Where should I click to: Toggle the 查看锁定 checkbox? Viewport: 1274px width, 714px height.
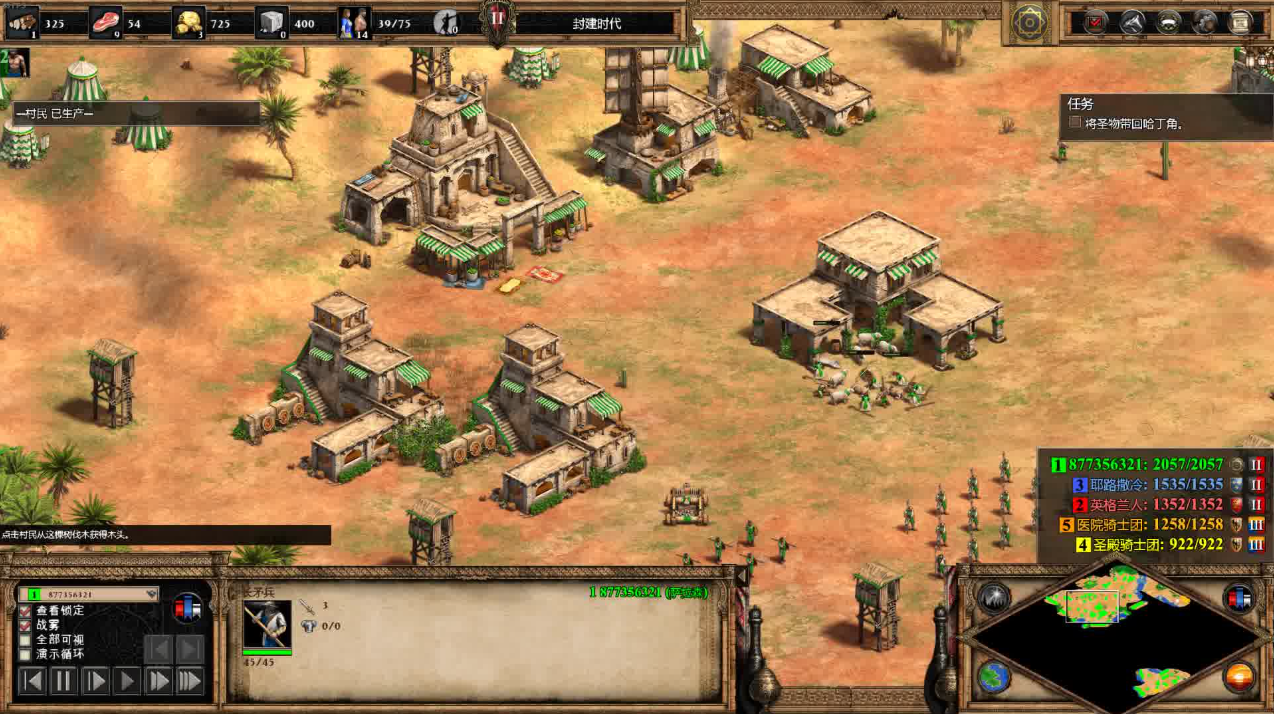click(x=26, y=611)
